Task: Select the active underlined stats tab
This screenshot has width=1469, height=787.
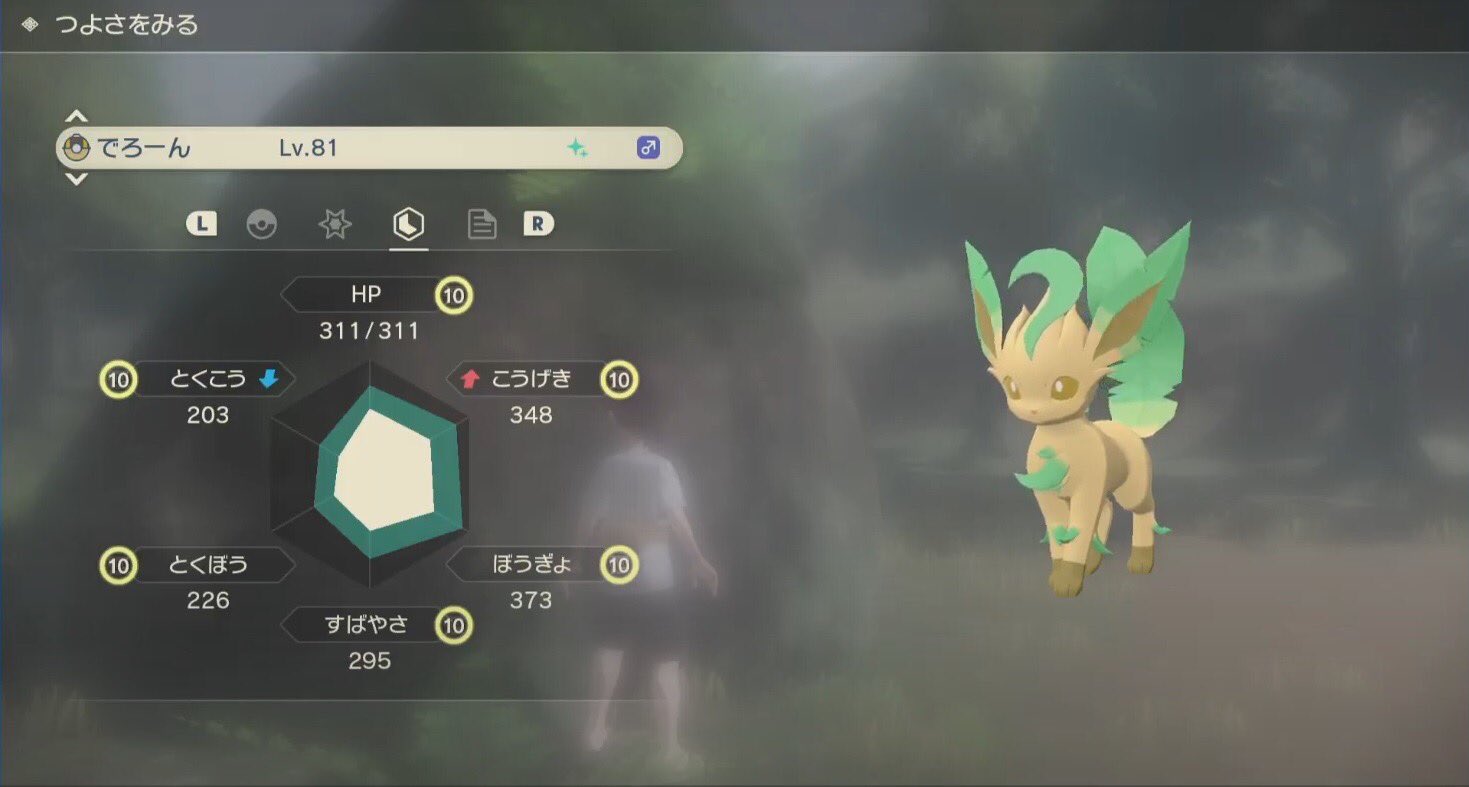Action: tap(408, 224)
